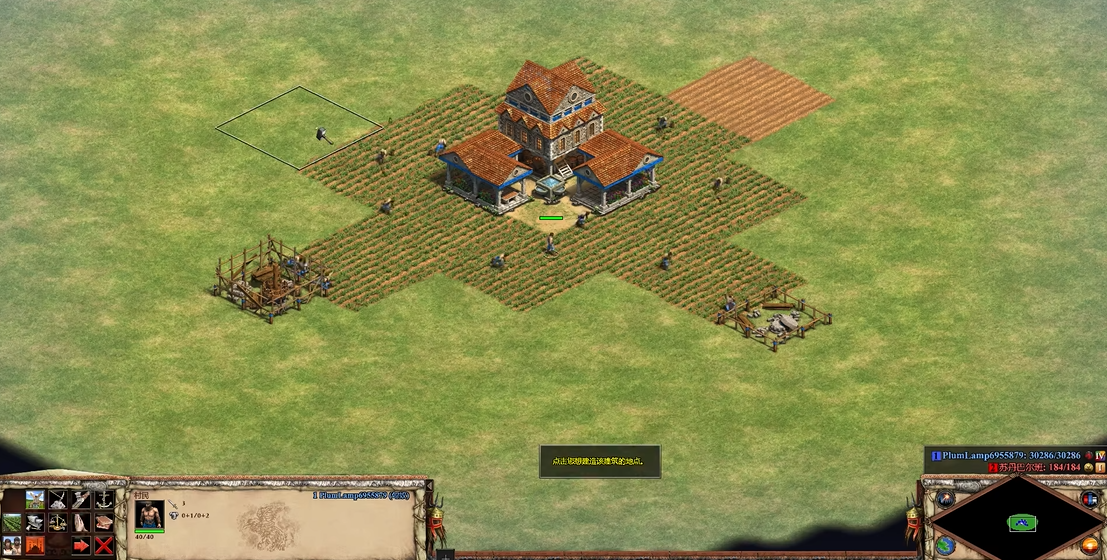Select the Market scales icon
Screen dimensions: 1107x560
[58, 522]
